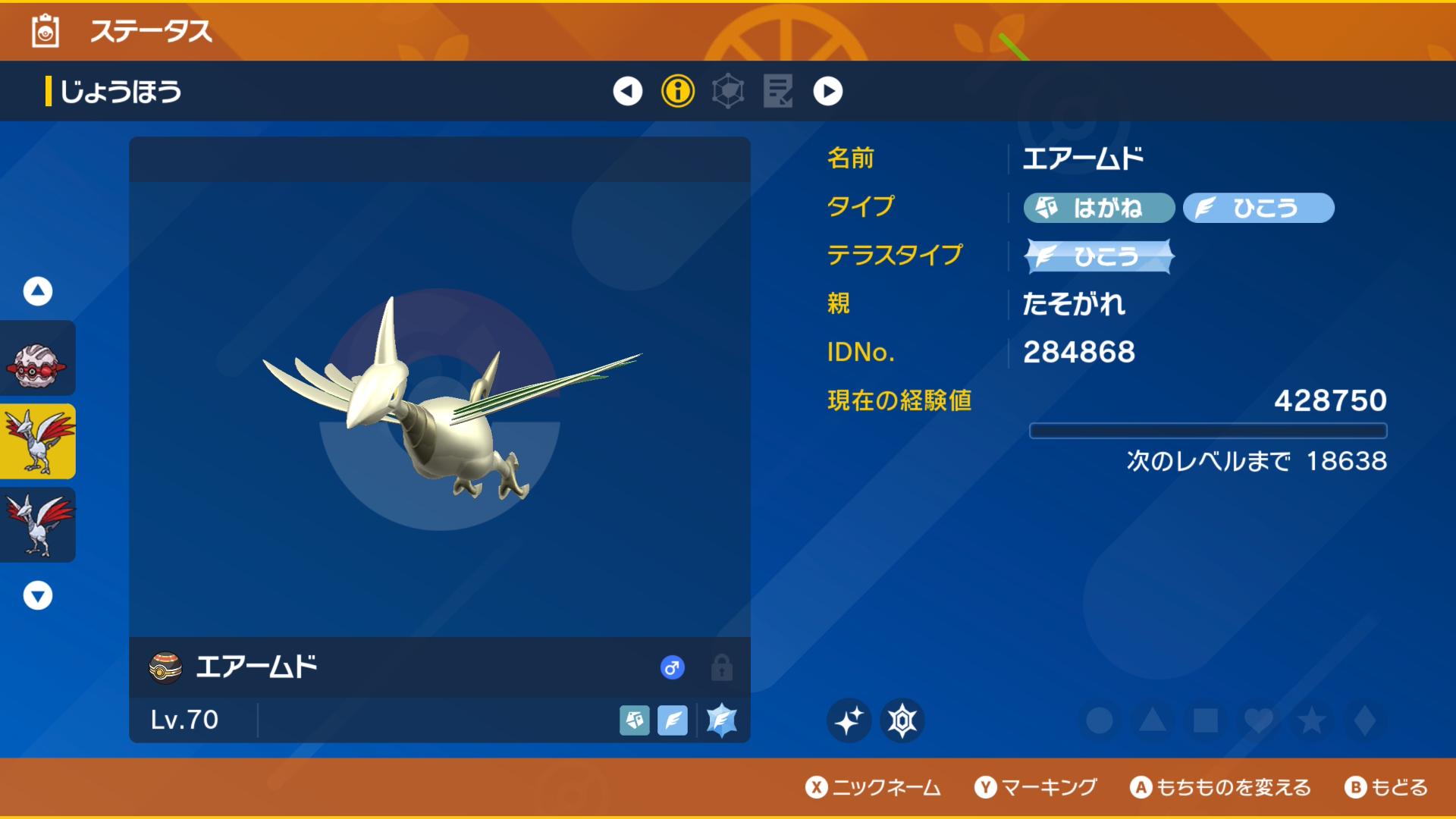Click the snowflake-like mark icon

tap(902, 720)
